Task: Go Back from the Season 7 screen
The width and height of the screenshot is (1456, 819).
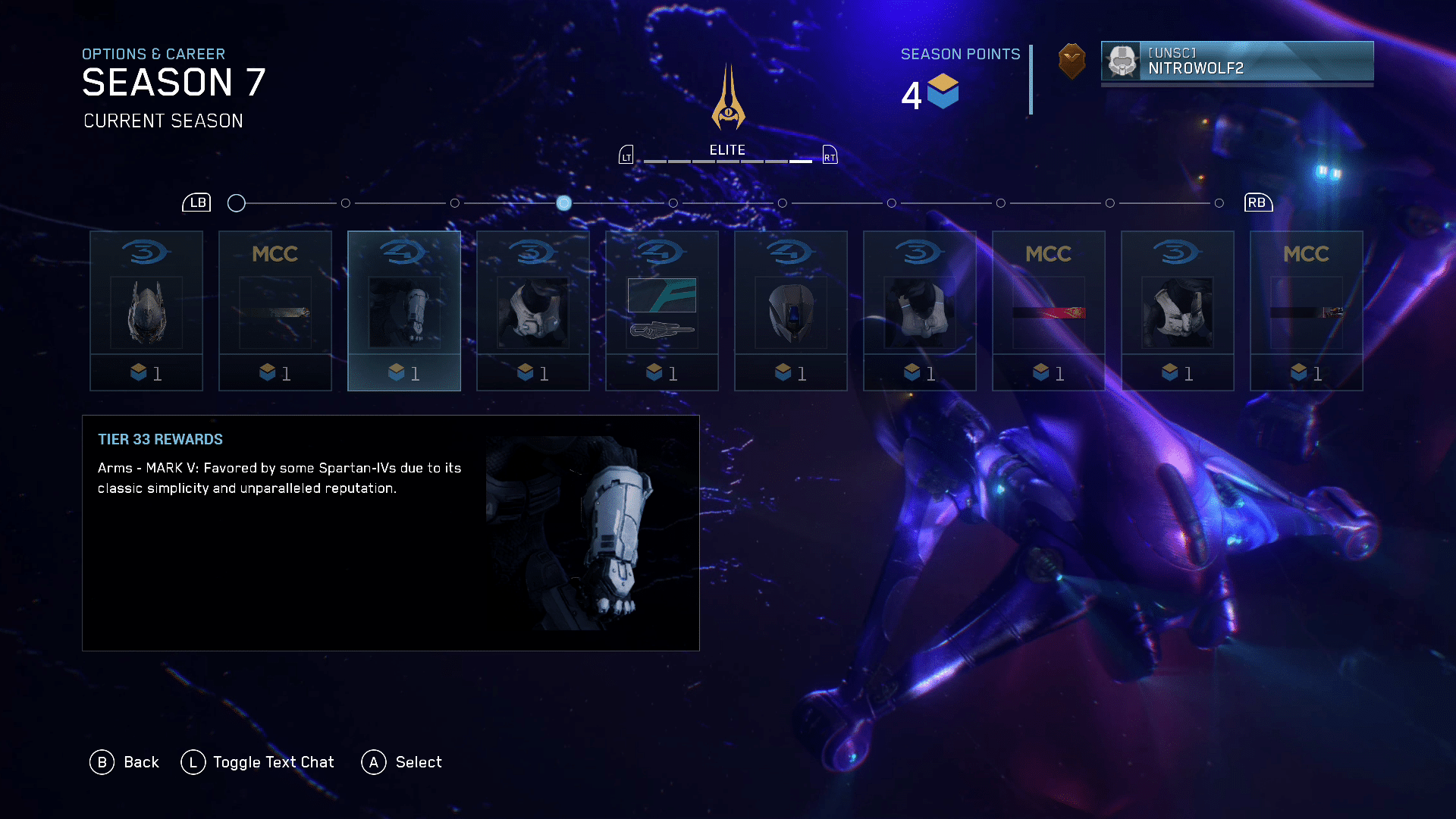Action: coord(125,762)
